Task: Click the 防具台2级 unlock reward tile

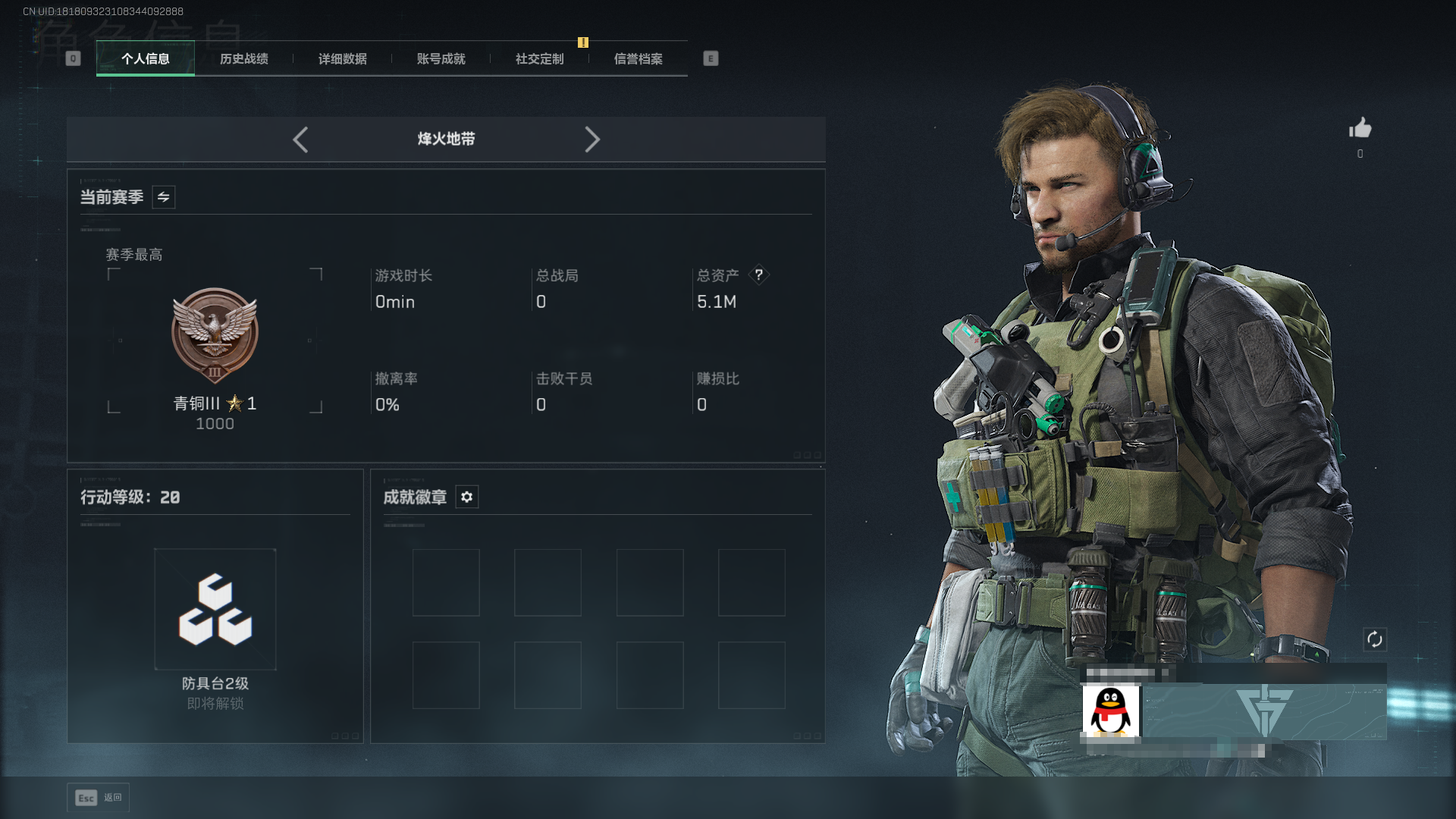Action: pos(215,610)
